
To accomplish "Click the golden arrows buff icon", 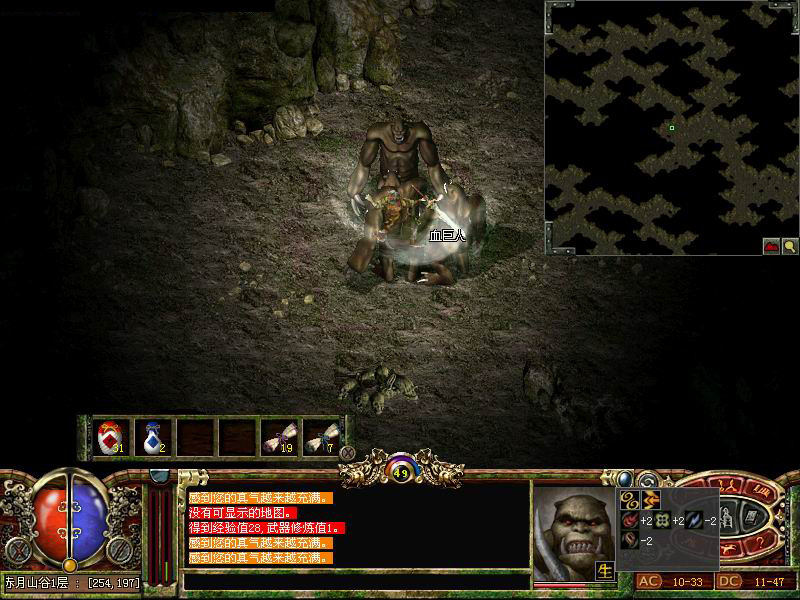I will pos(651,499).
